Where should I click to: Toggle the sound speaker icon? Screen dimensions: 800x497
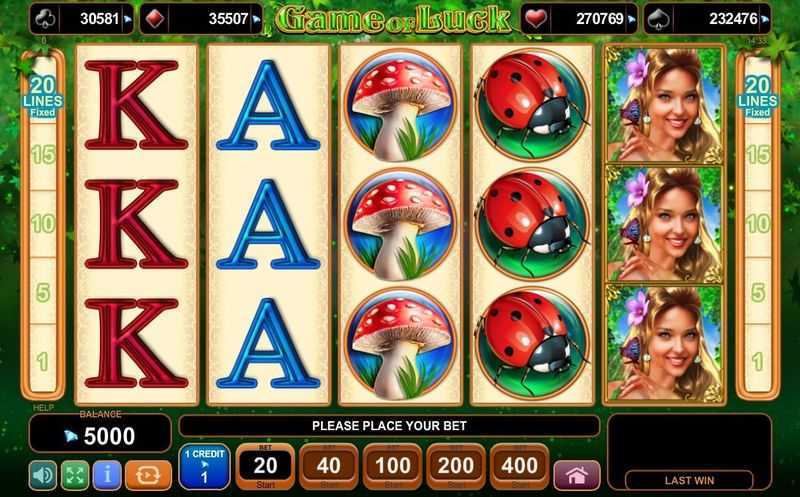(42, 473)
